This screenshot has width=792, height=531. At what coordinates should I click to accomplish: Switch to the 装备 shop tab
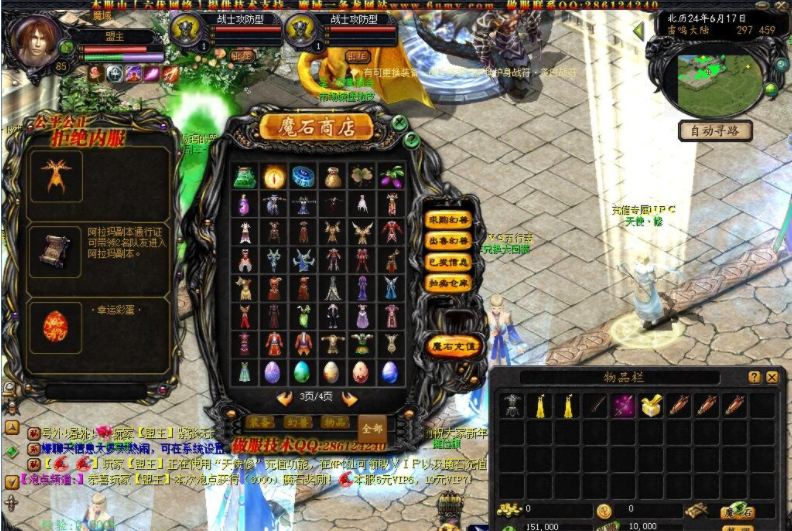259,423
